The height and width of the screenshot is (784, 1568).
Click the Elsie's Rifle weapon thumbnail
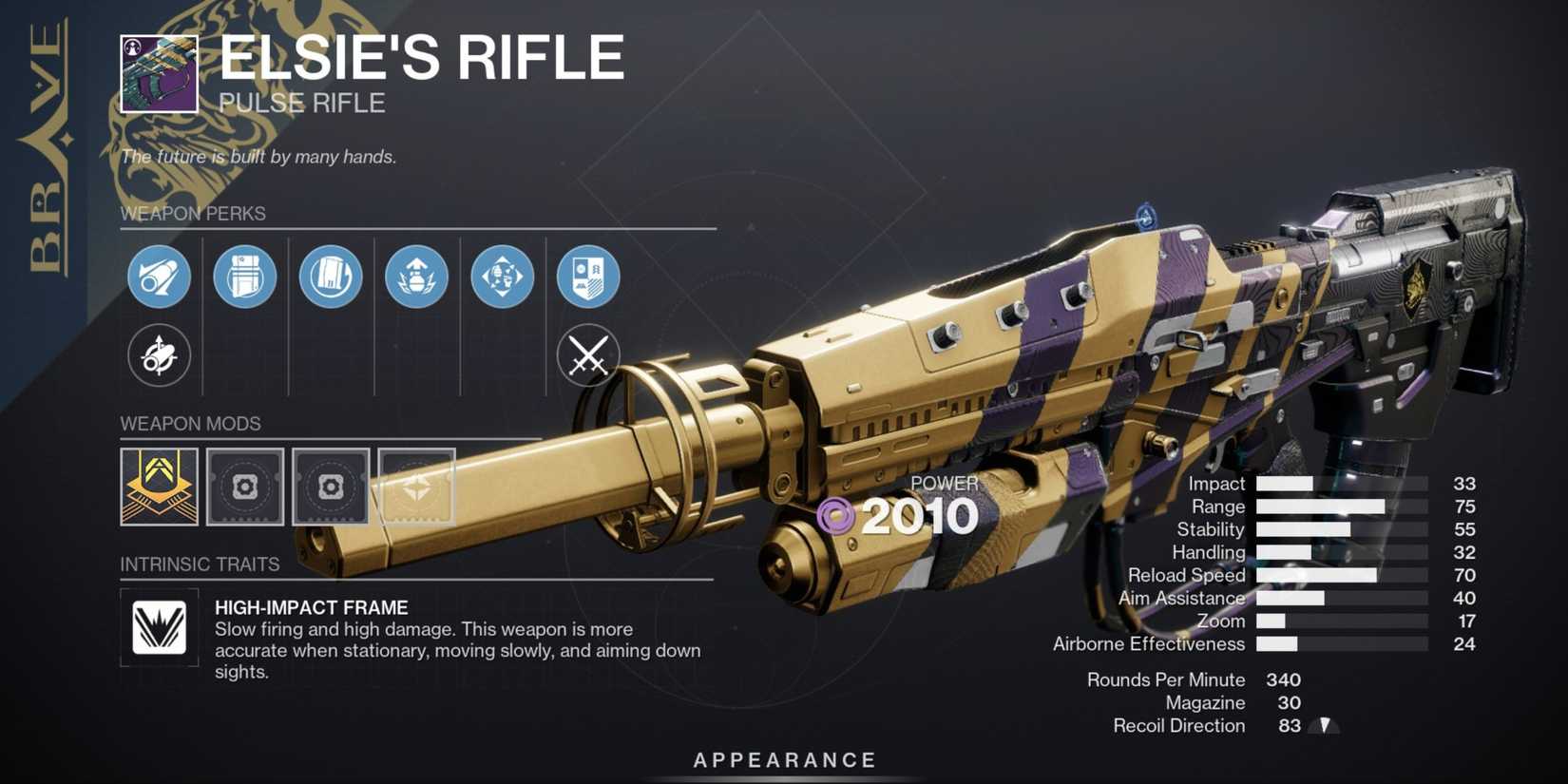tap(159, 74)
